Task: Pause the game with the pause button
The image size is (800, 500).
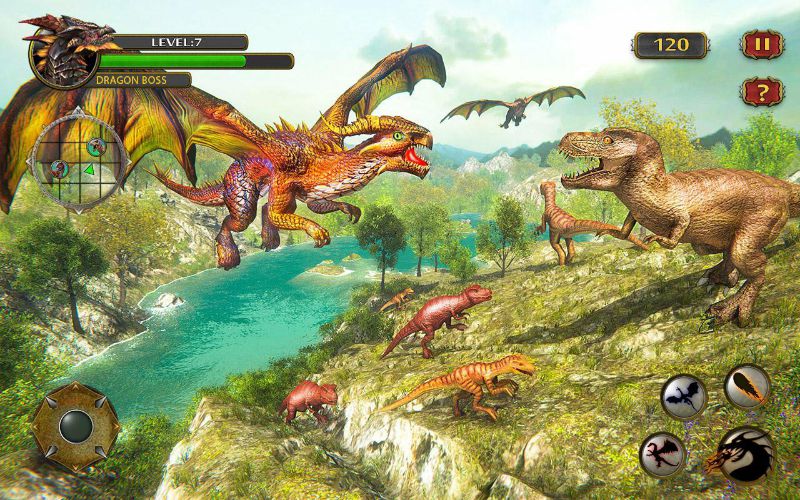Action: point(761,45)
